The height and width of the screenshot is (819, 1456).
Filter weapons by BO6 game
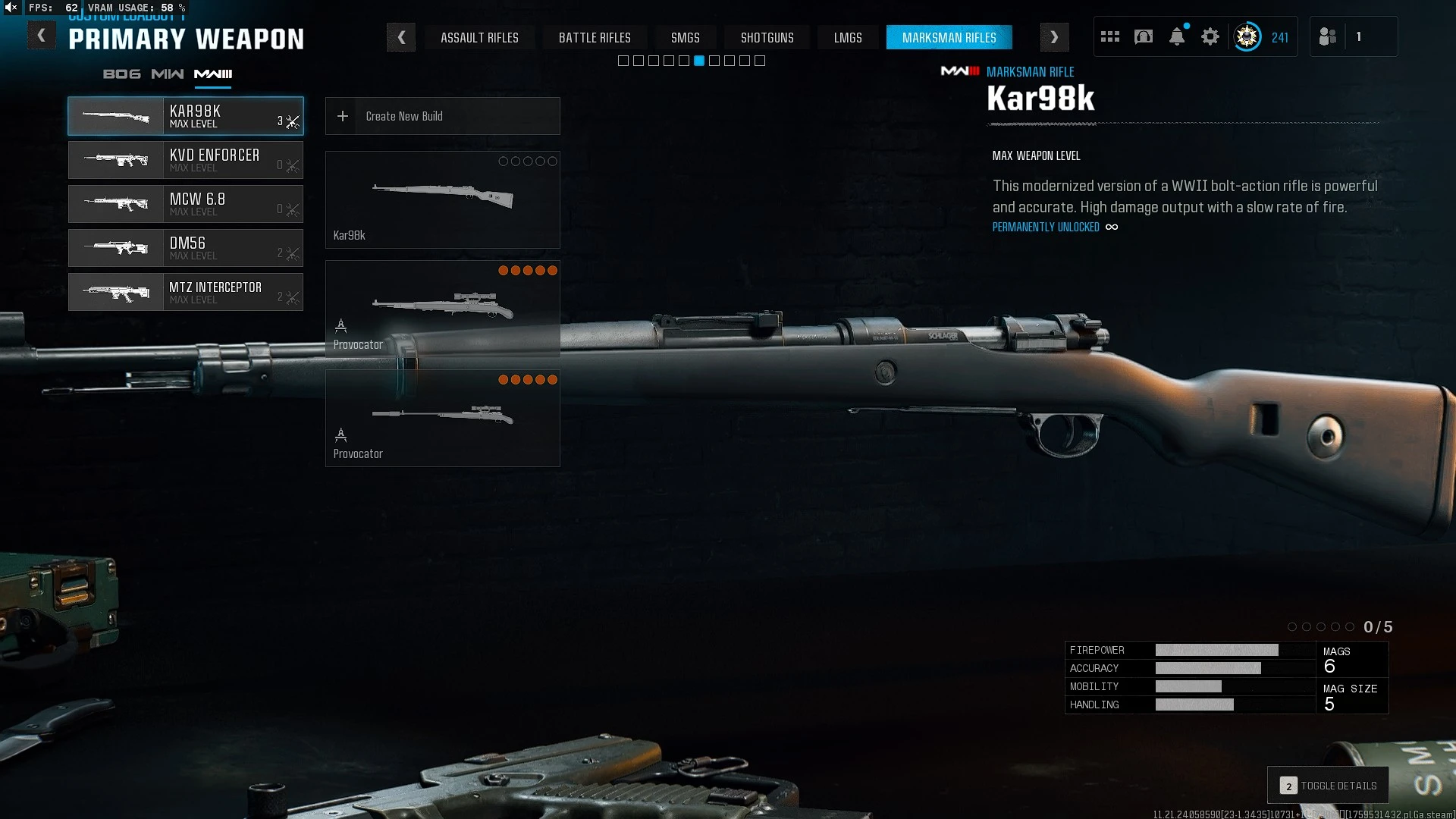[x=121, y=74]
